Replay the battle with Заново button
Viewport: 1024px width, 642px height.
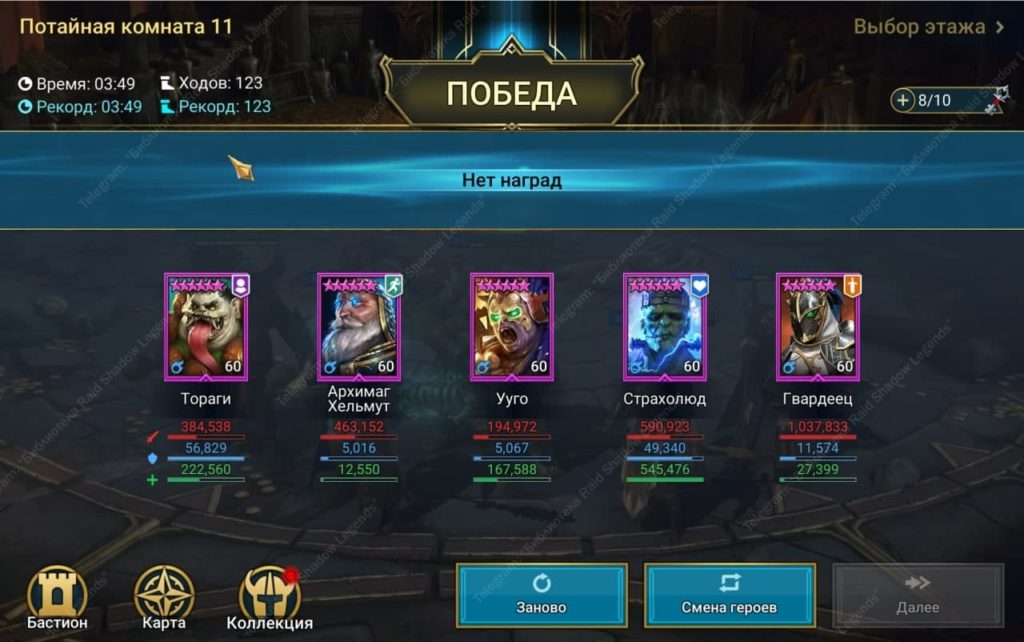point(542,595)
